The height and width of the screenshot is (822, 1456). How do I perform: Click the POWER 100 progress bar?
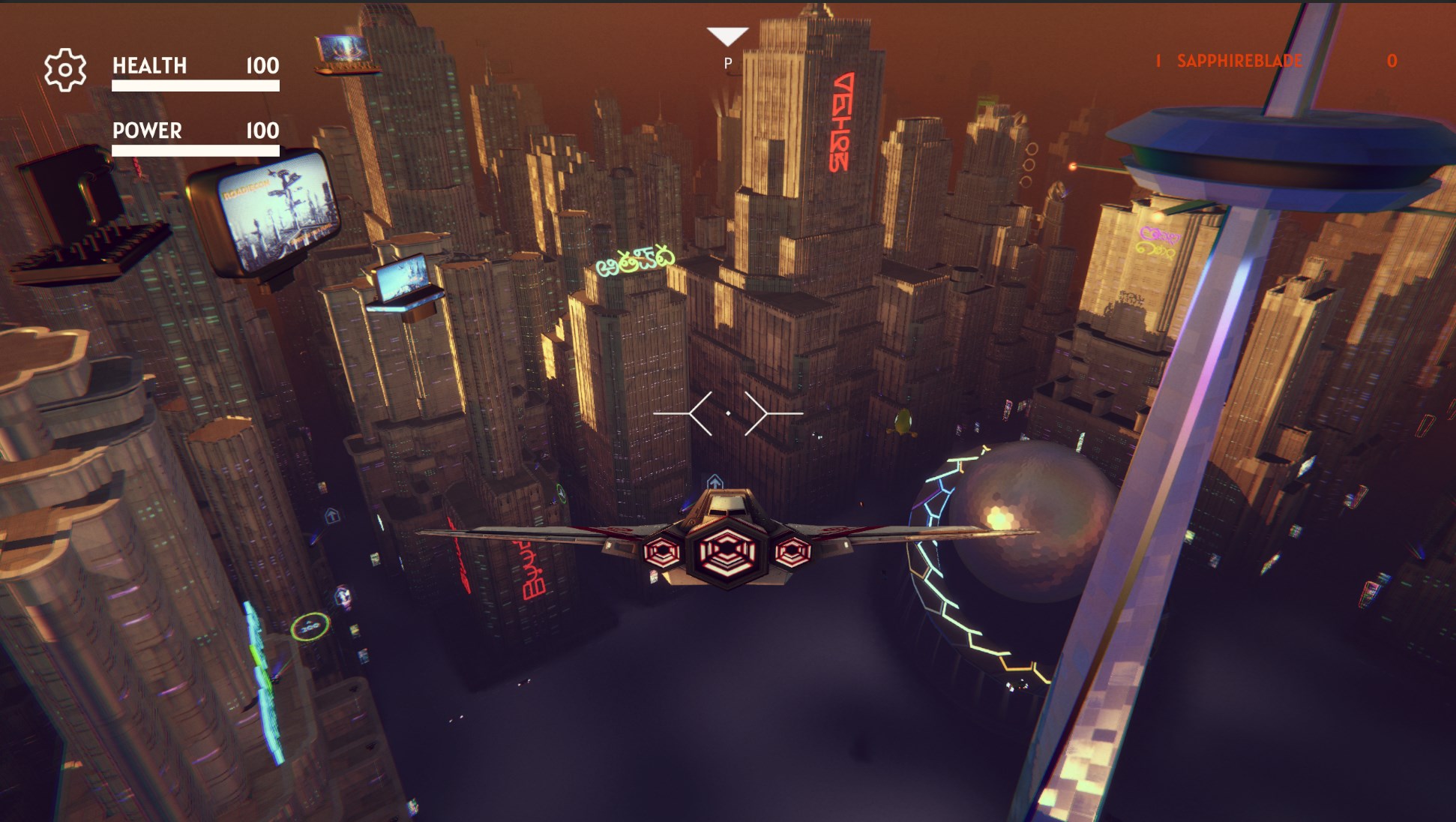pyautogui.click(x=195, y=150)
